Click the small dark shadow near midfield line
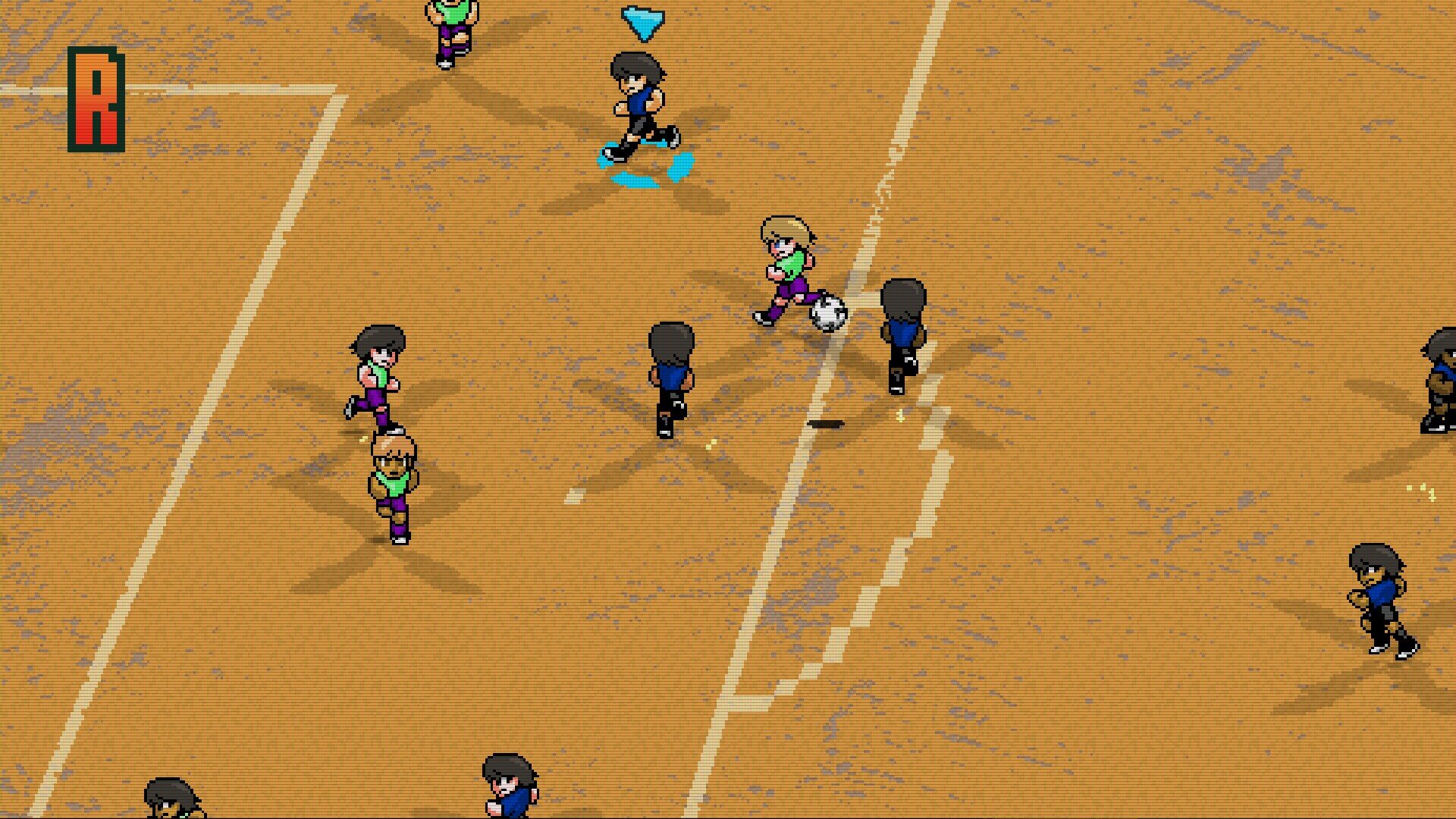 coord(827,425)
